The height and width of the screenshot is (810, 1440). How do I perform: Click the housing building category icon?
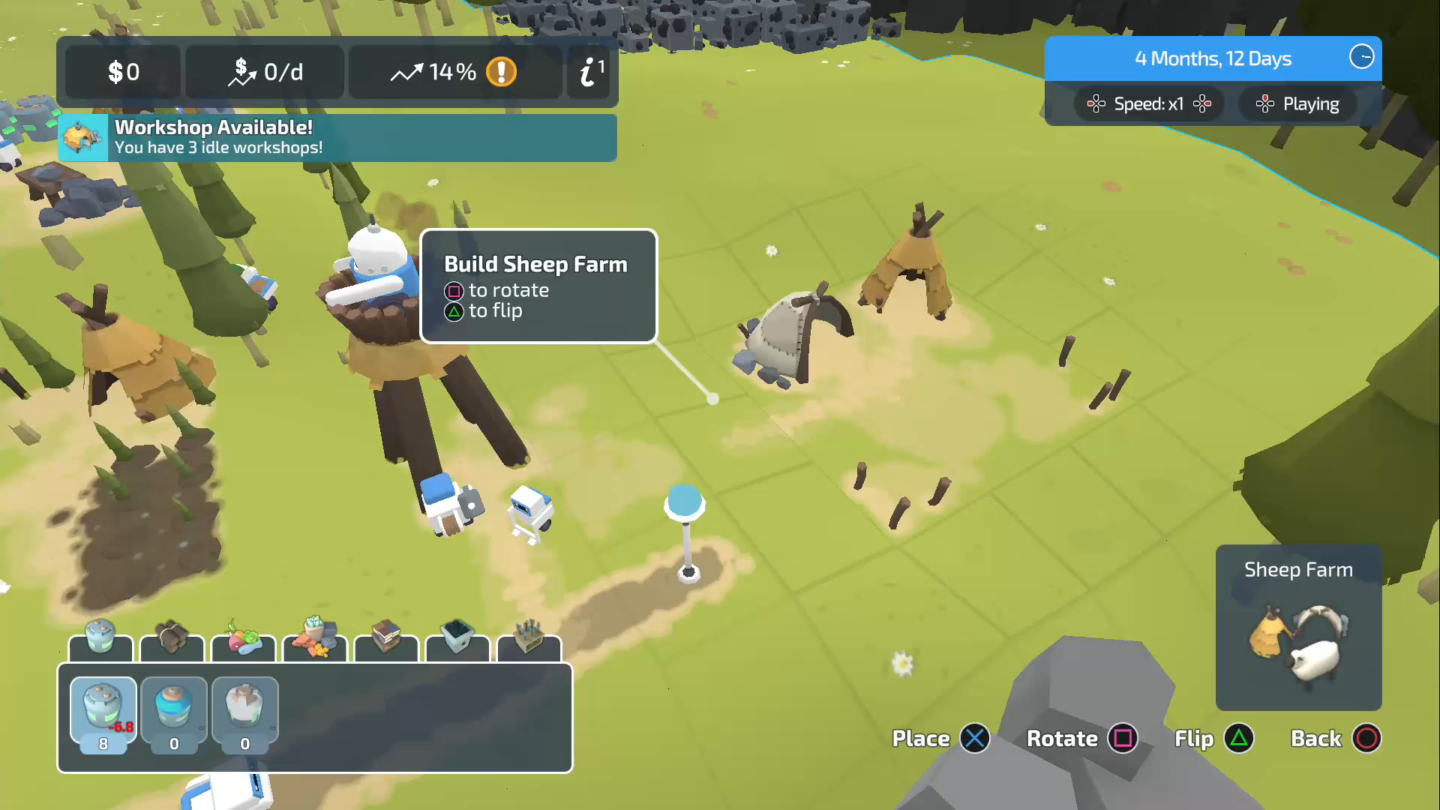click(x=386, y=640)
